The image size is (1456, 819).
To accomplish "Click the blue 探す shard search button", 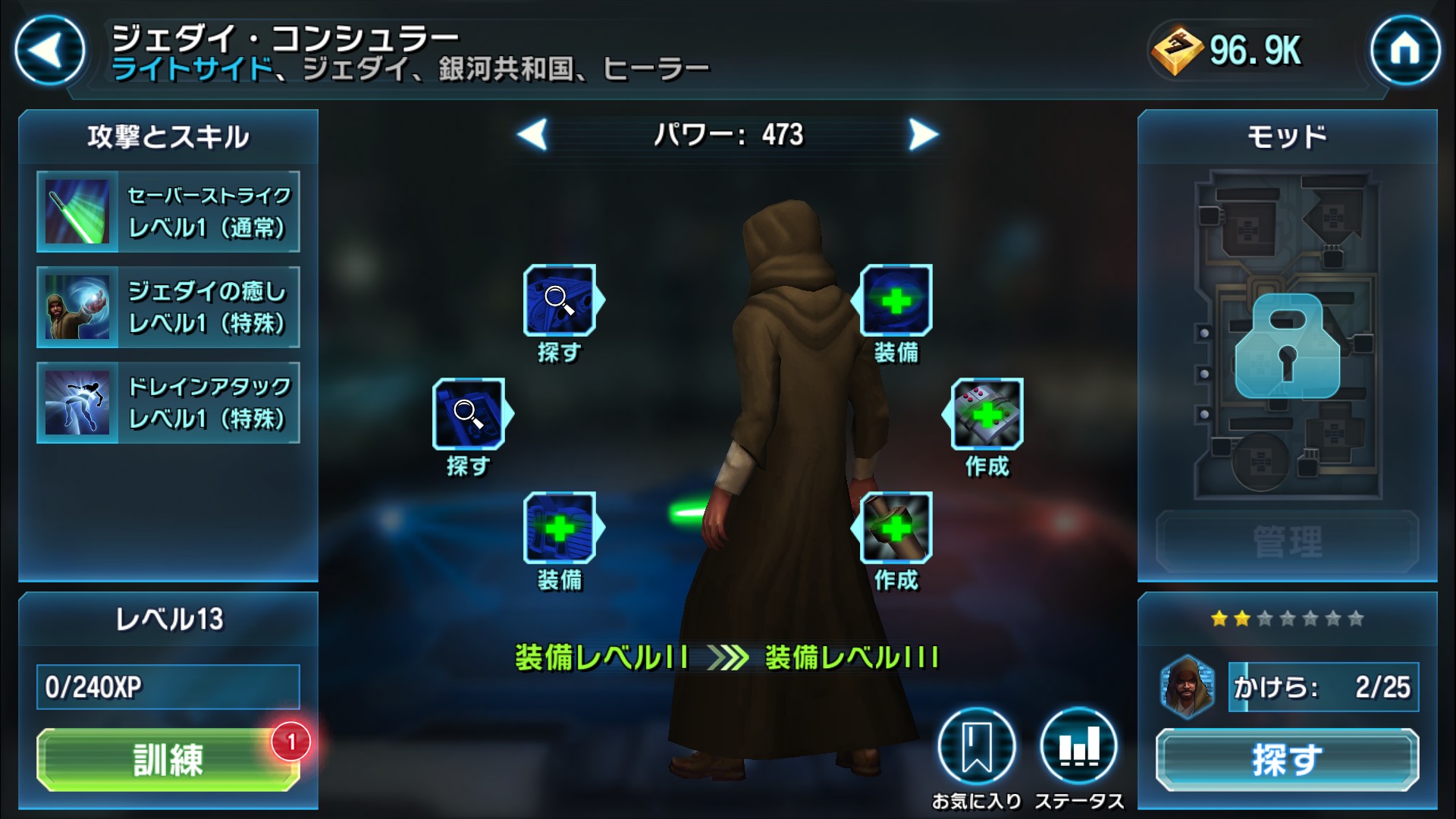I will (x=1287, y=759).
